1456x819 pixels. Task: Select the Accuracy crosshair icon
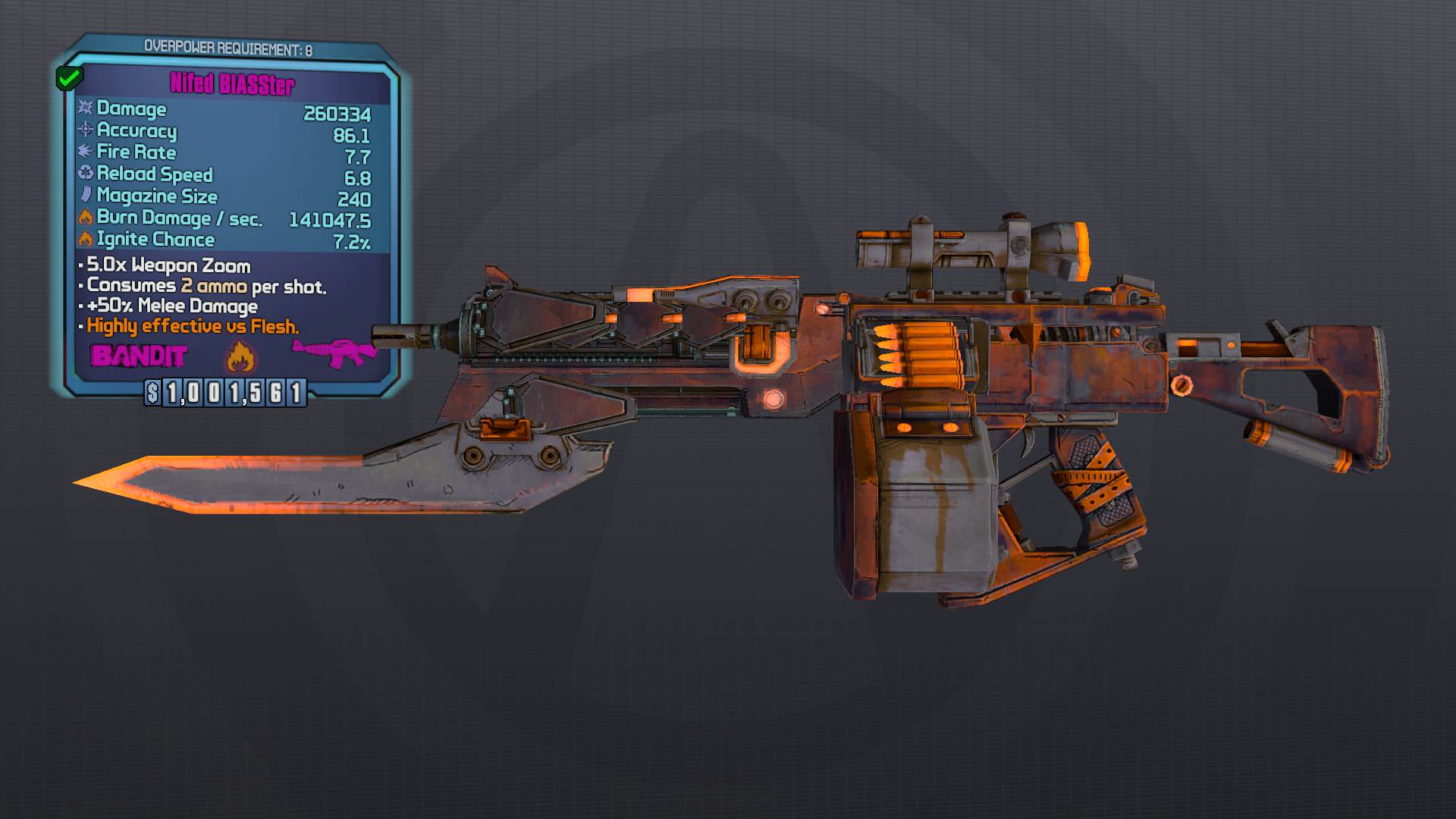point(86,131)
